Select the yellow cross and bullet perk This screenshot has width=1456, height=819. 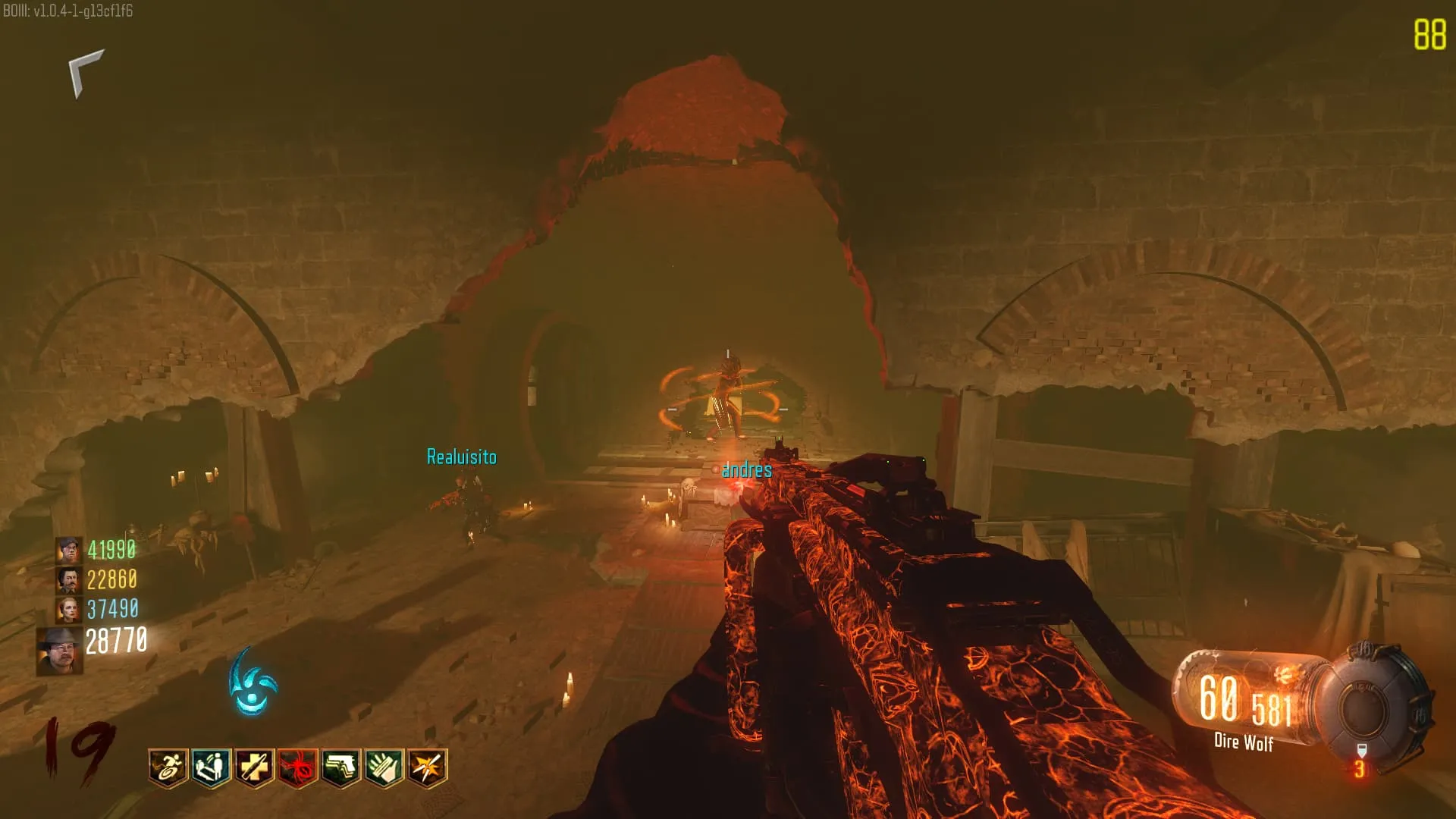pos(254,767)
